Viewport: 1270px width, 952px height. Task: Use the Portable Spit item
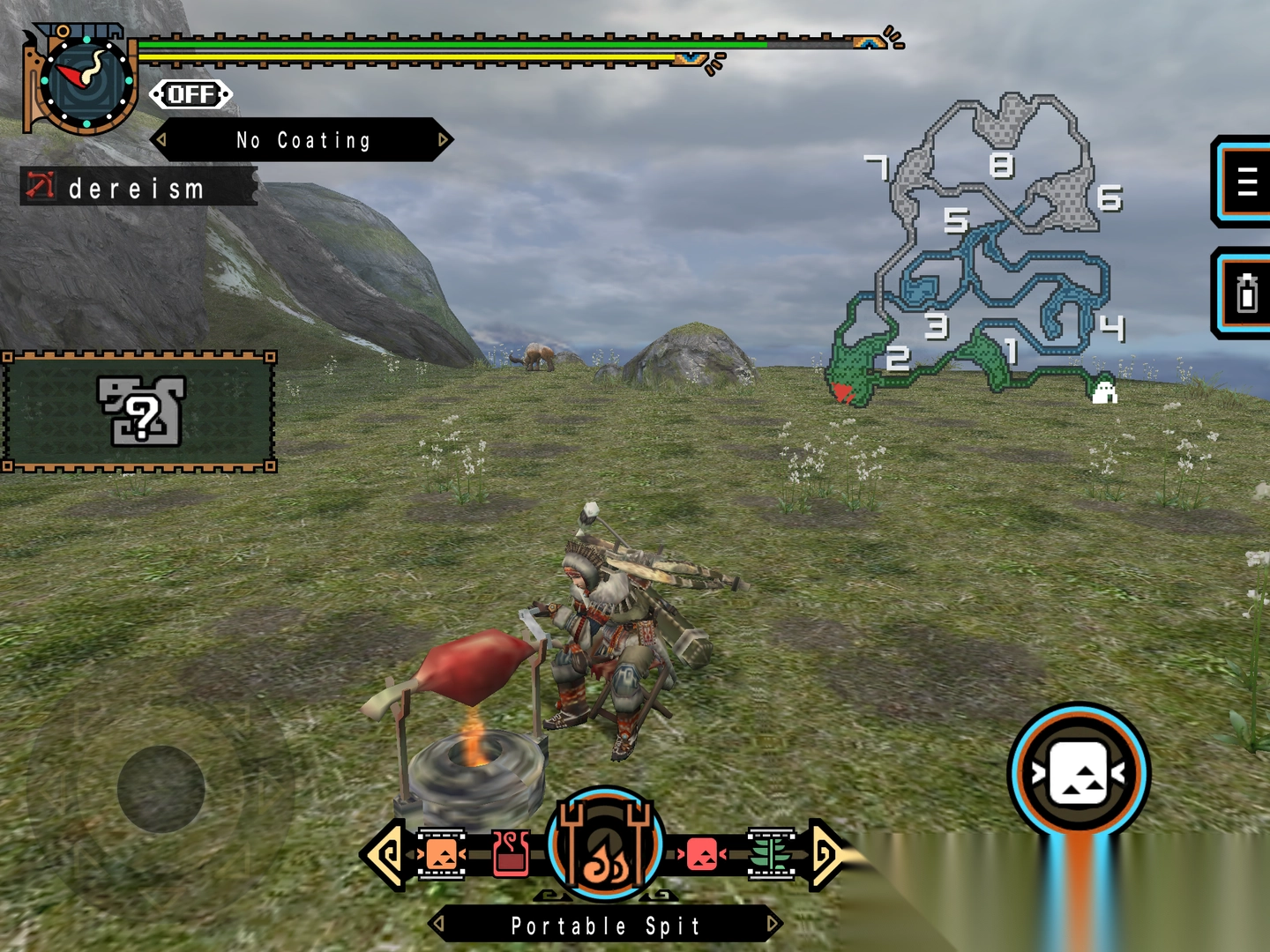pyautogui.click(x=605, y=844)
